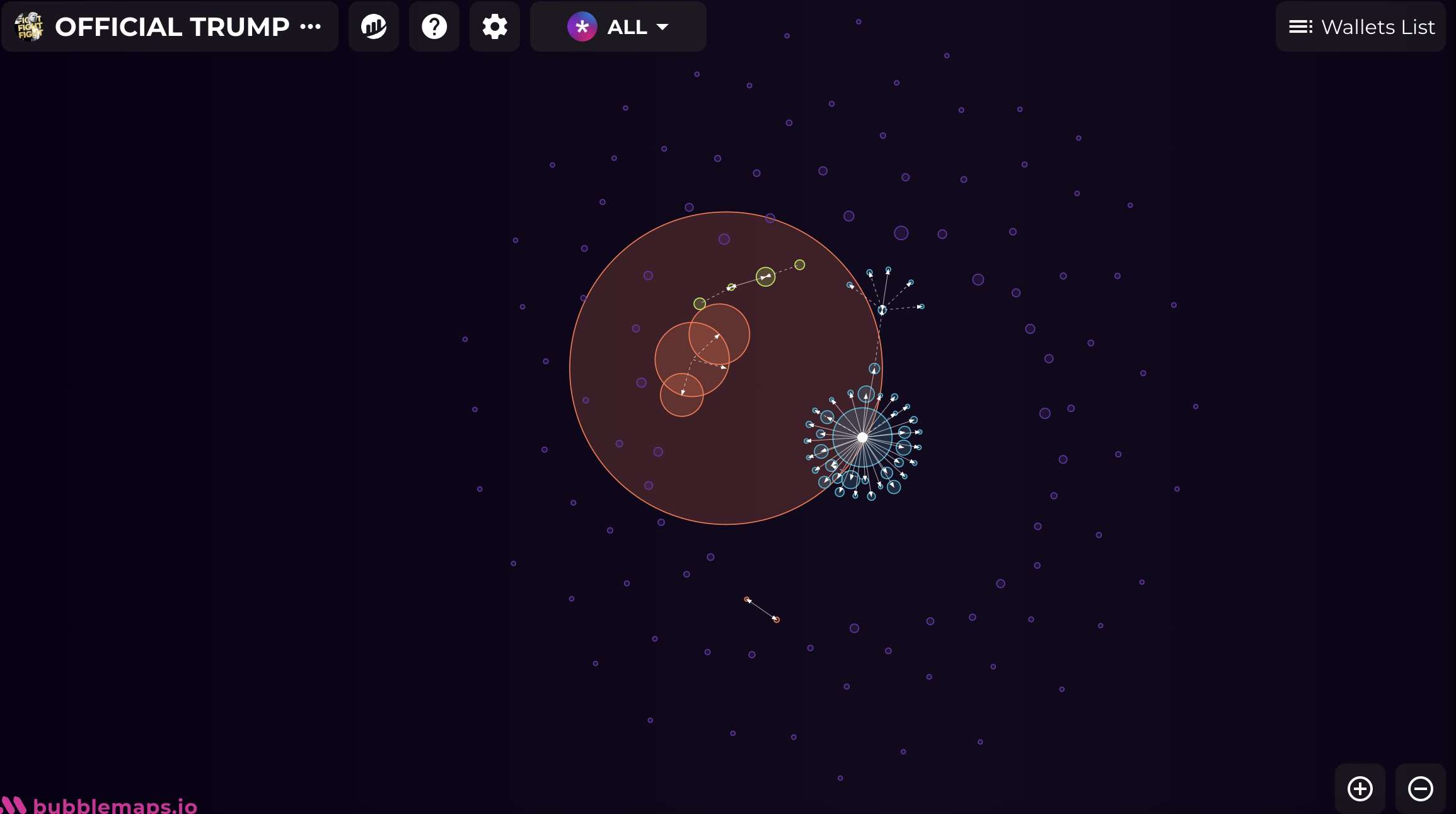The width and height of the screenshot is (1456, 814).
Task: Zoom out with the minus button
Action: coord(1420,788)
